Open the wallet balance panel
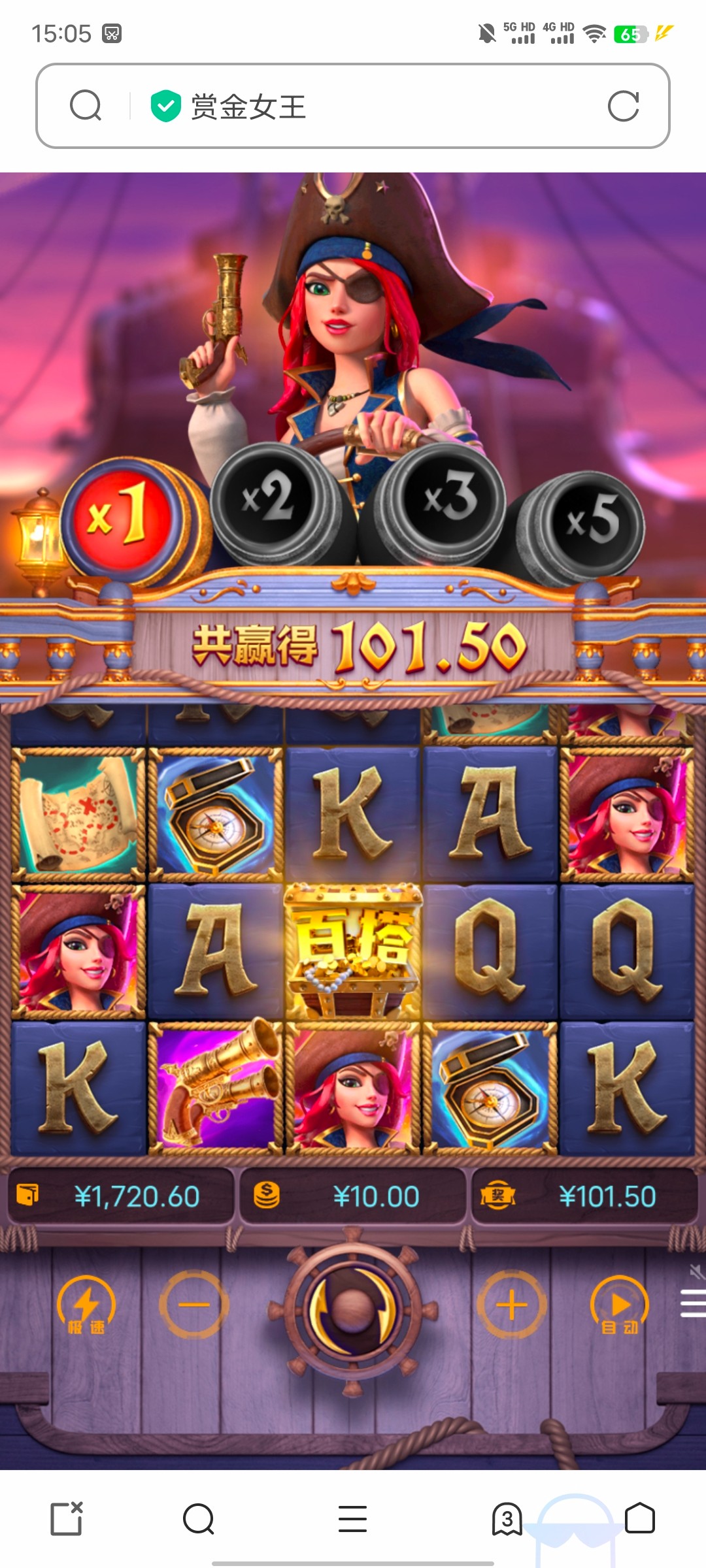The height and width of the screenshot is (1568, 706). point(122,1196)
